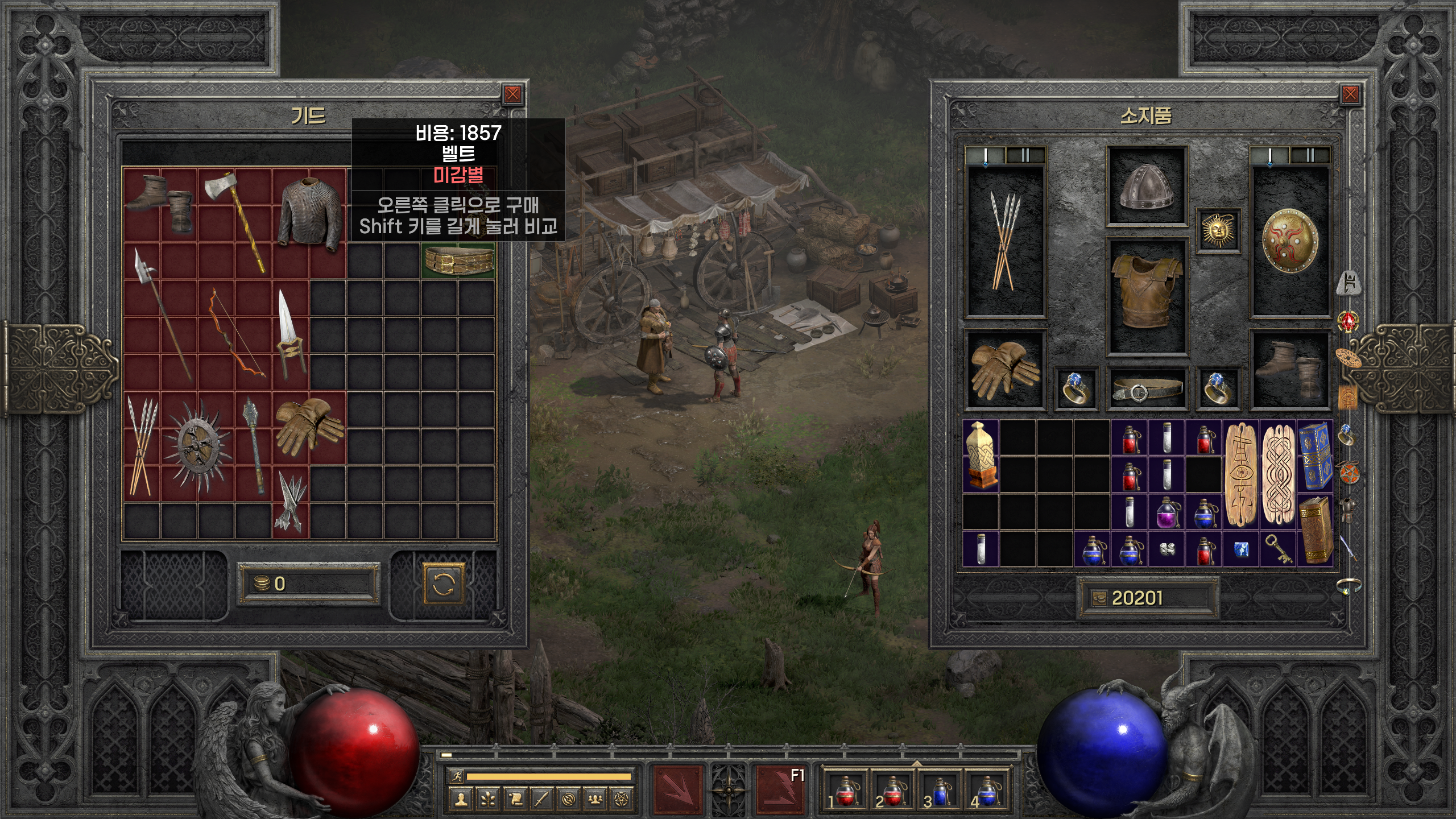
Task: Select the equipped round shield
Action: coord(1290,242)
